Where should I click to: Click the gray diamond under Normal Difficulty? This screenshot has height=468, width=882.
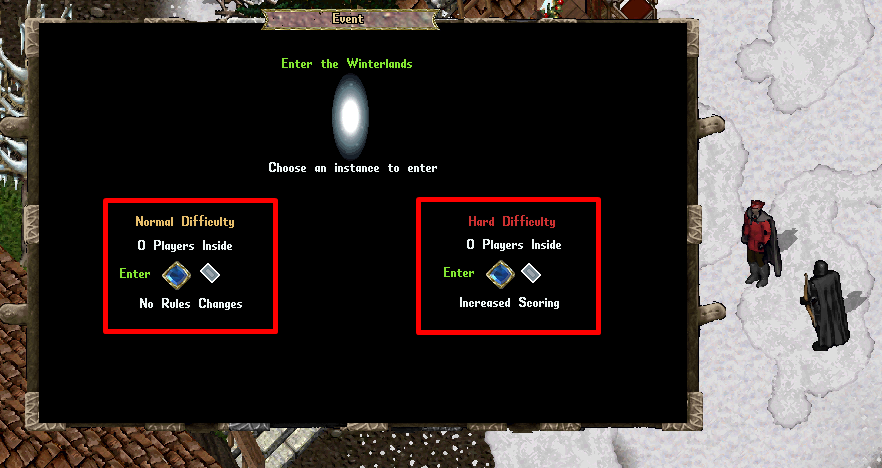[x=209, y=273]
